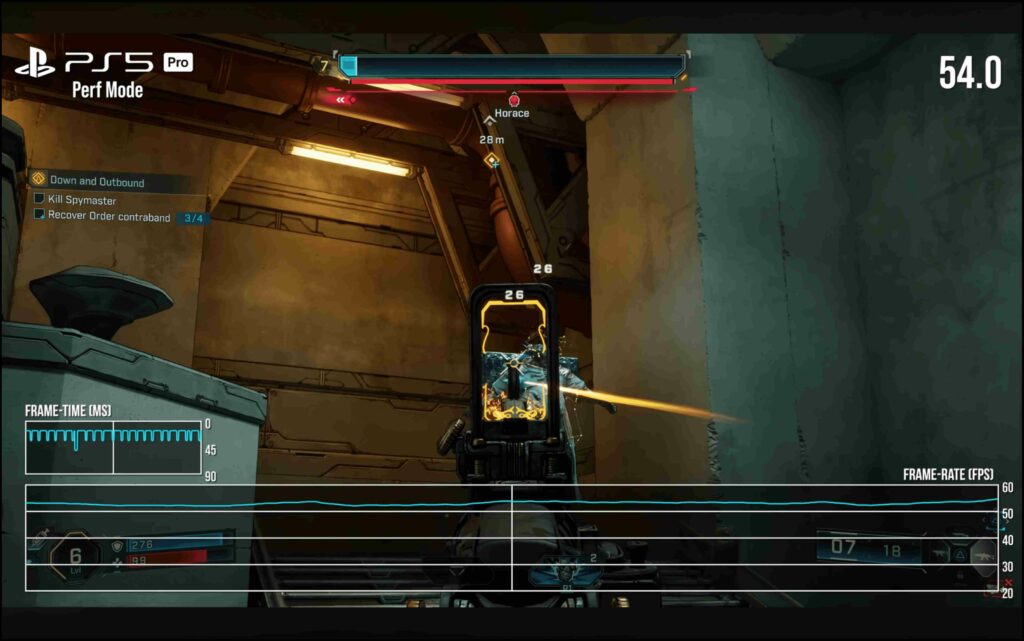
Task: Click the red Horace skull marker
Action: (513, 99)
